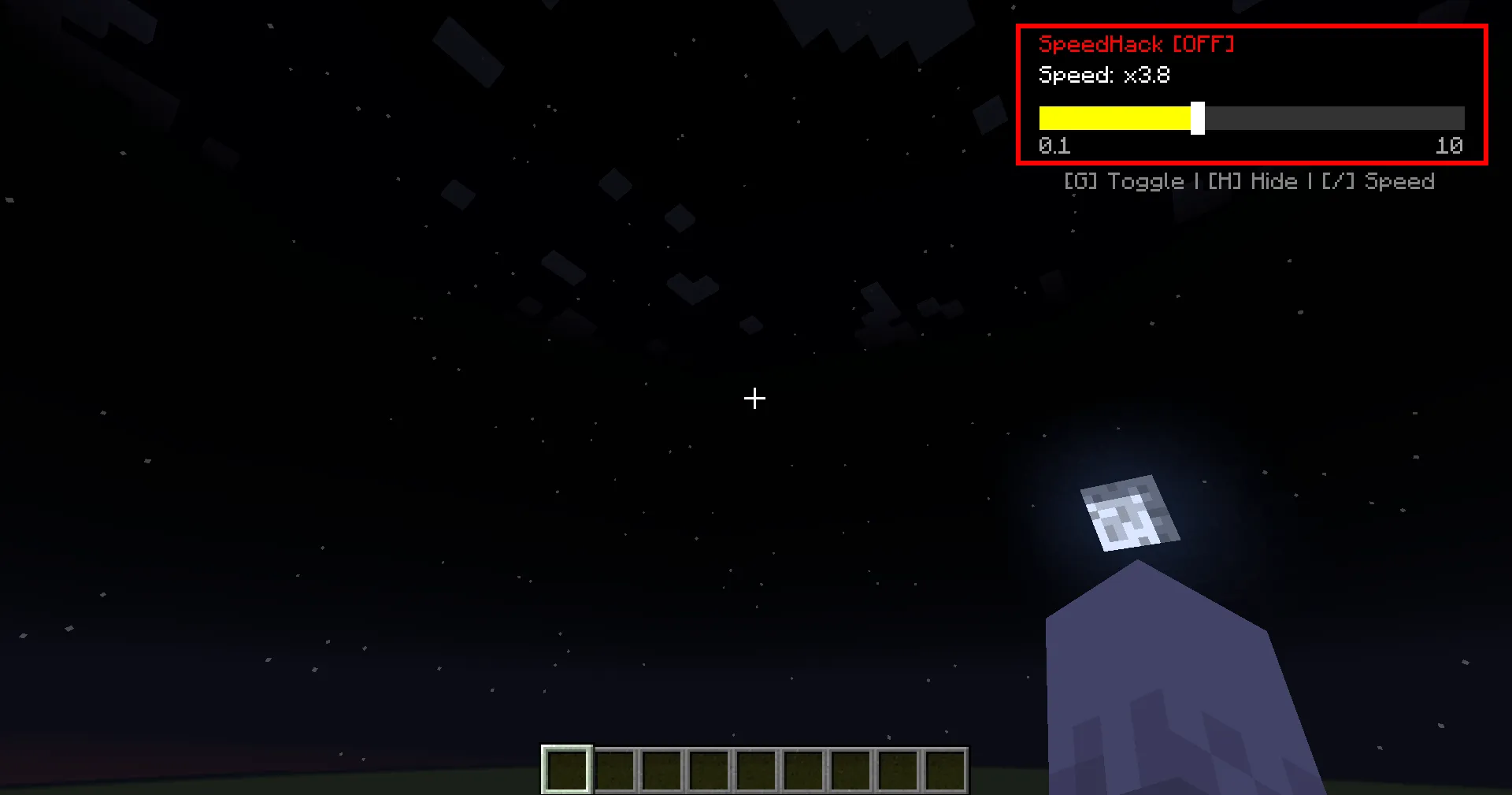Click the Speed: x3.8 readout

tap(1105, 75)
